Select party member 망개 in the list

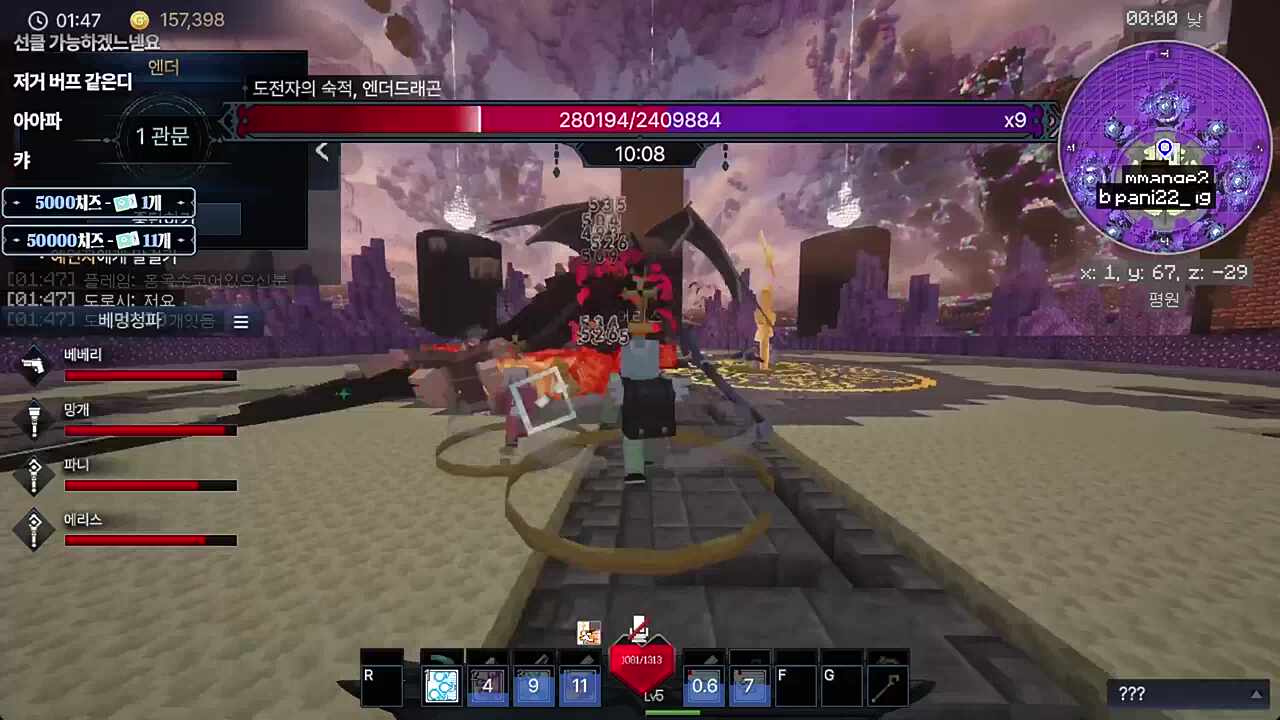pos(130,420)
